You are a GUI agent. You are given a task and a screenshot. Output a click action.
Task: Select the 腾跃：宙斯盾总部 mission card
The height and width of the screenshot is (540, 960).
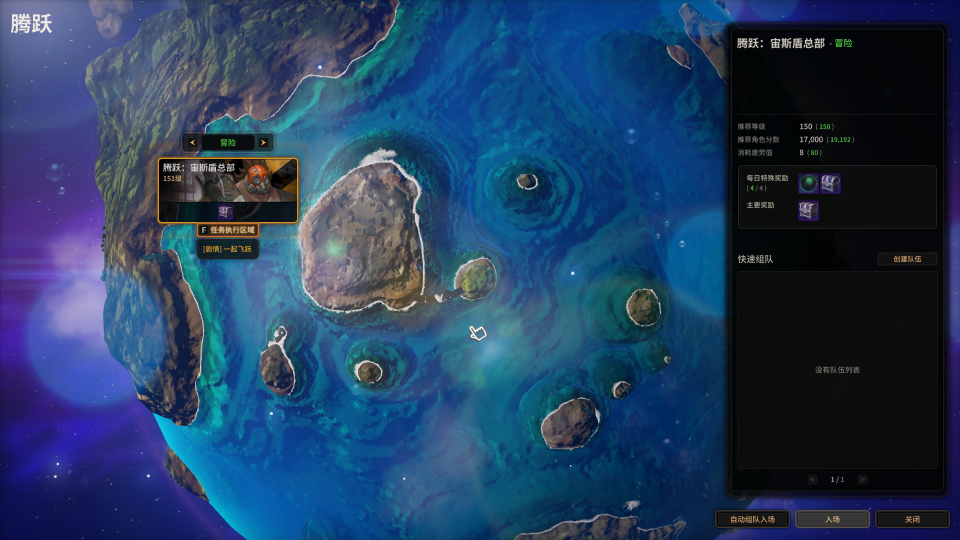tap(228, 180)
